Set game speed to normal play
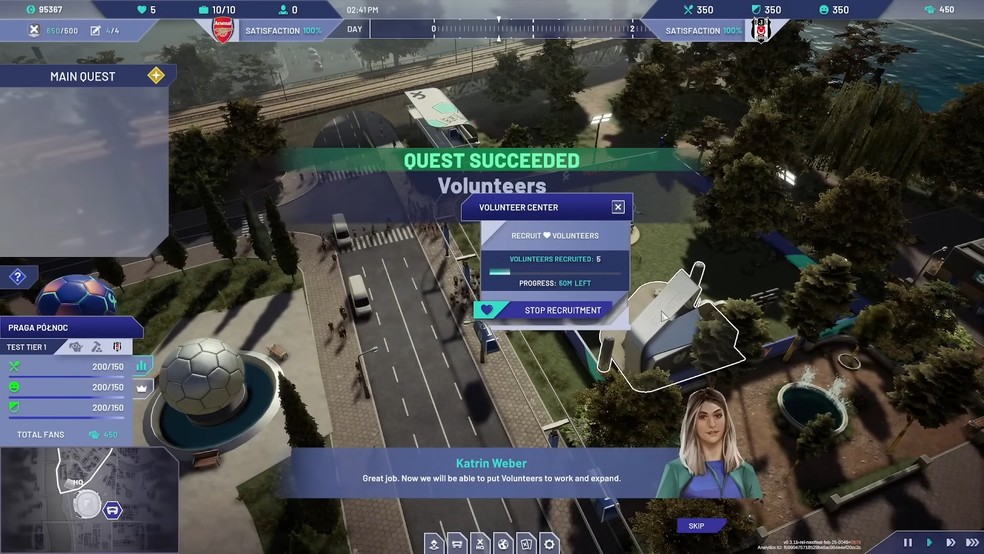The width and height of the screenshot is (984, 554). 929,542
